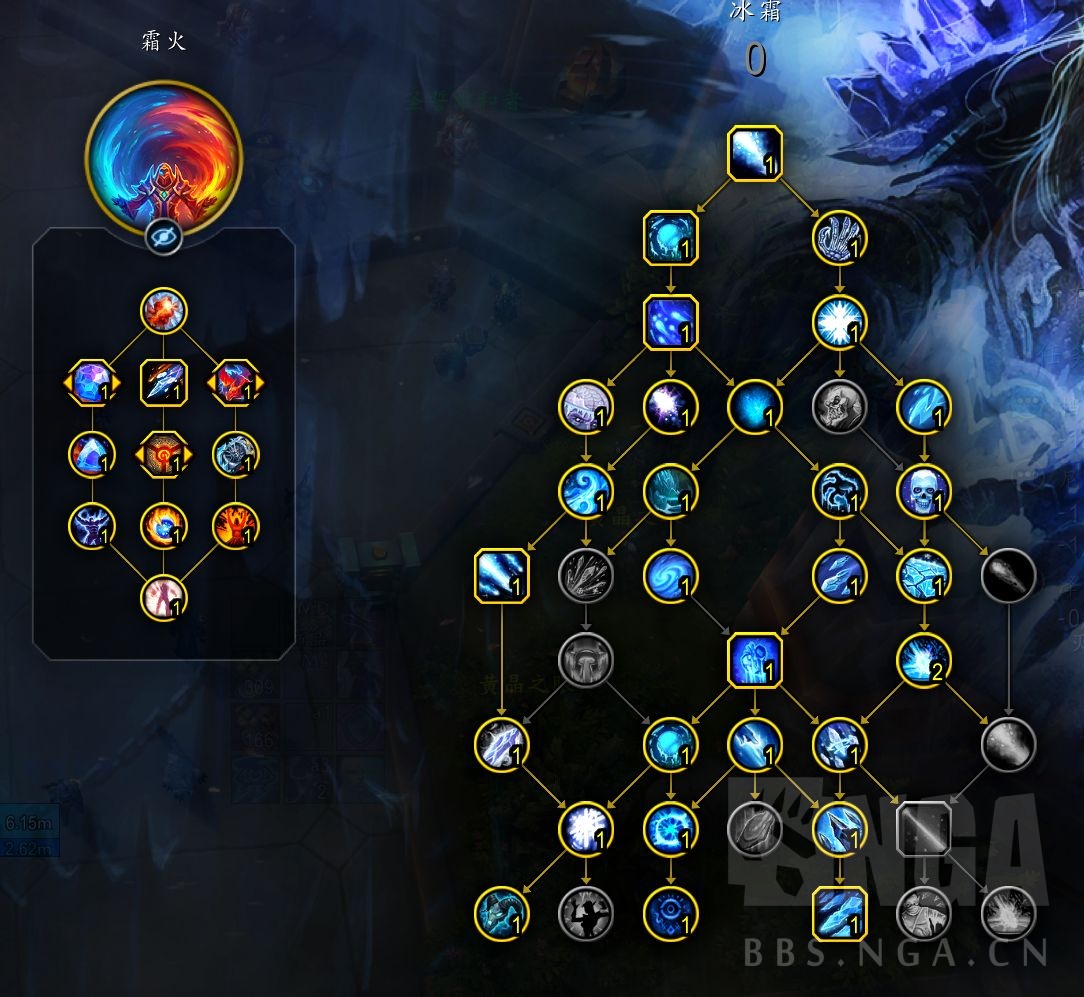
Task: Click the top Frostfire fire-and-ice burst talent
Action: coord(164,310)
